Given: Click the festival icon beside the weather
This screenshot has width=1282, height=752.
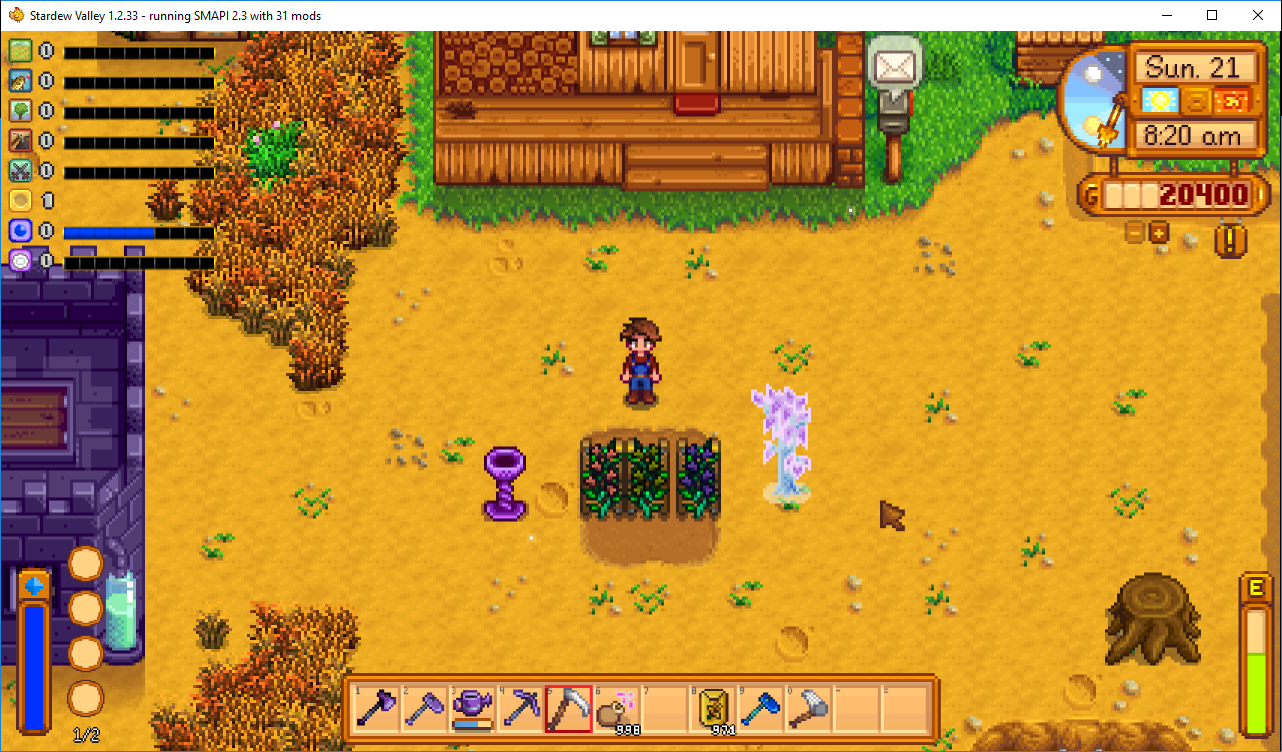Looking at the screenshot, I should pyautogui.click(x=1231, y=100).
